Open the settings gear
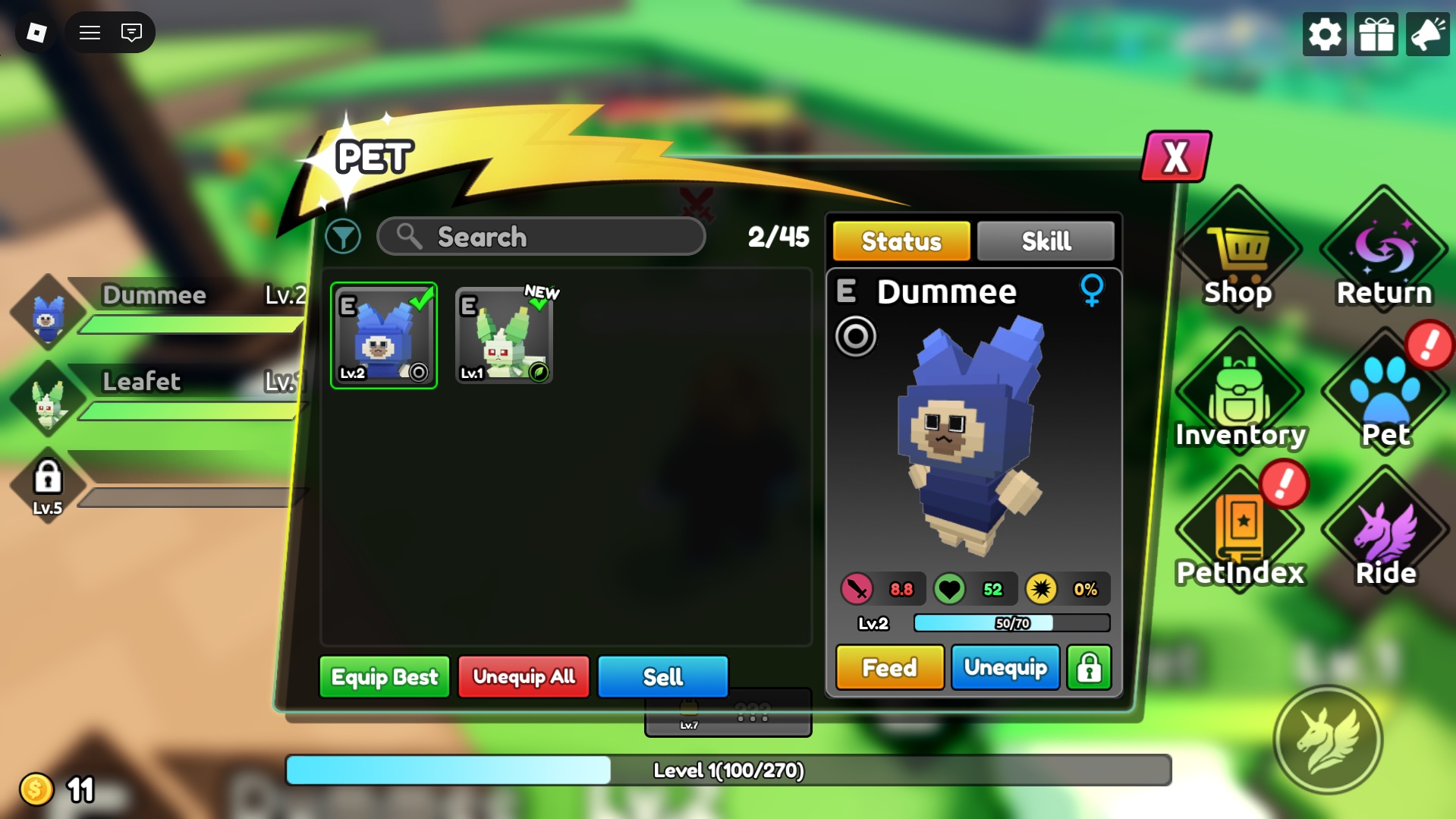 (x=1324, y=33)
